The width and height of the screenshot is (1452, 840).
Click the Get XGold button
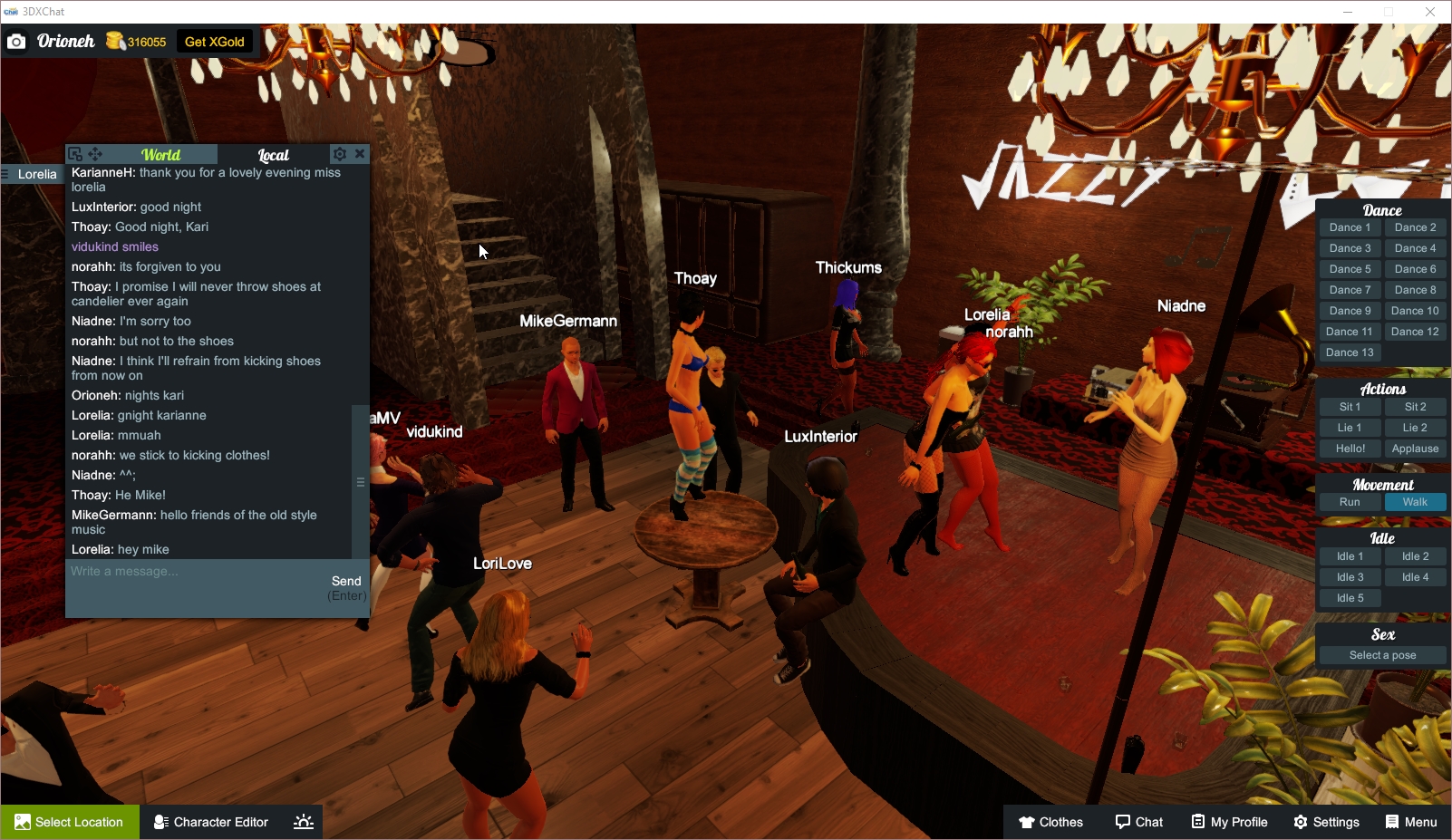point(214,41)
